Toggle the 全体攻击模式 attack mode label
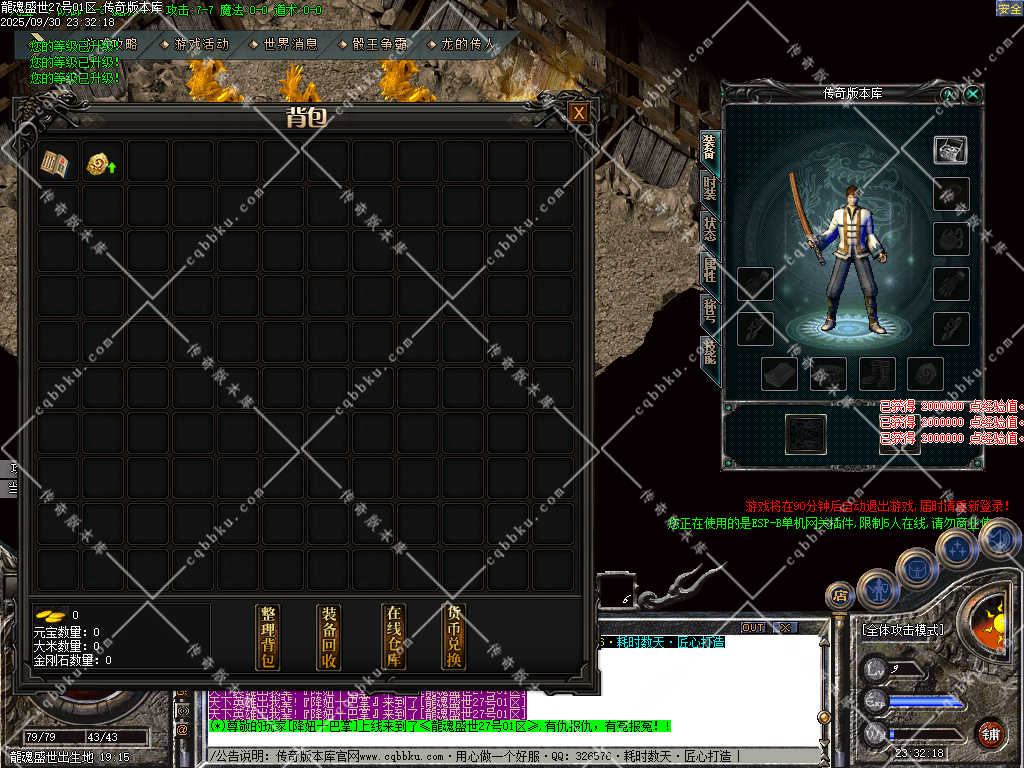 [x=902, y=631]
